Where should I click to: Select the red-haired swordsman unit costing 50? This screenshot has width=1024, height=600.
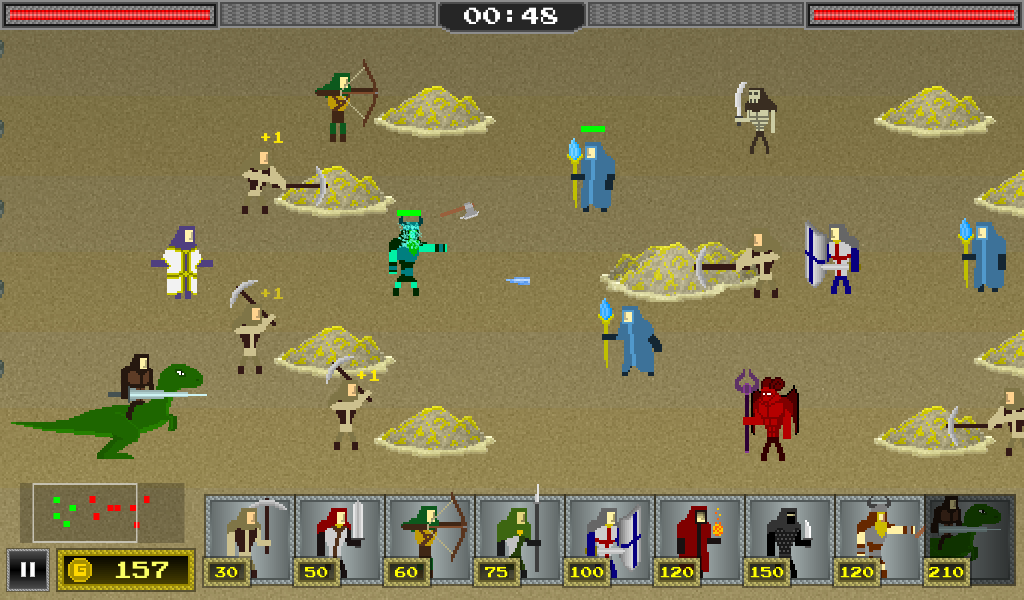(339, 538)
